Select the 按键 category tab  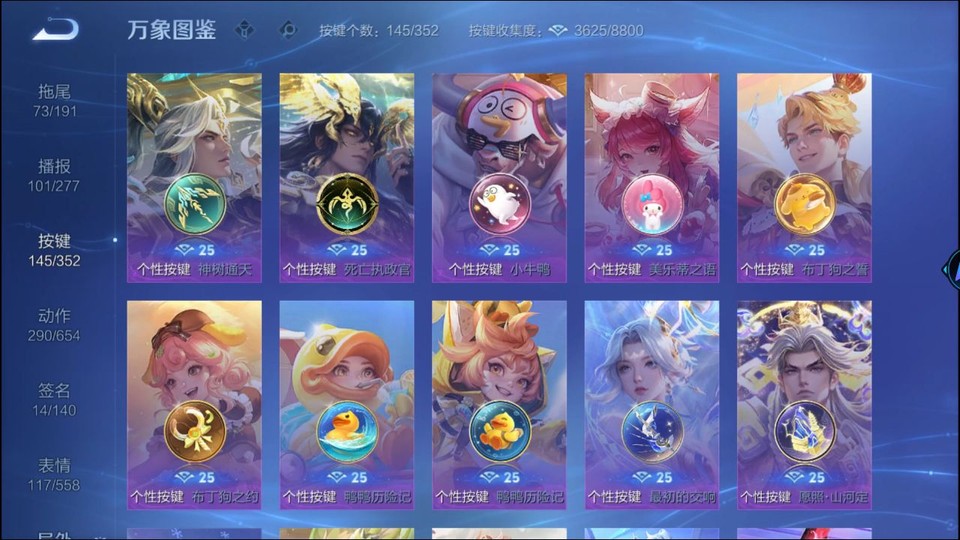(54, 250)
